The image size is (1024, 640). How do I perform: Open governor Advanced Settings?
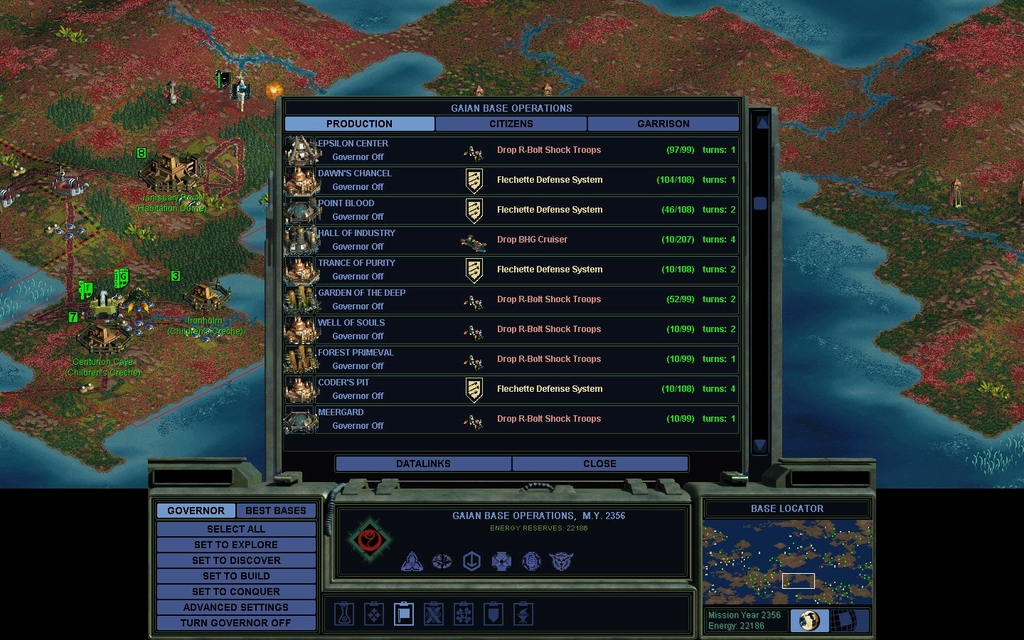pyautogui.click(x=236, y=607)
